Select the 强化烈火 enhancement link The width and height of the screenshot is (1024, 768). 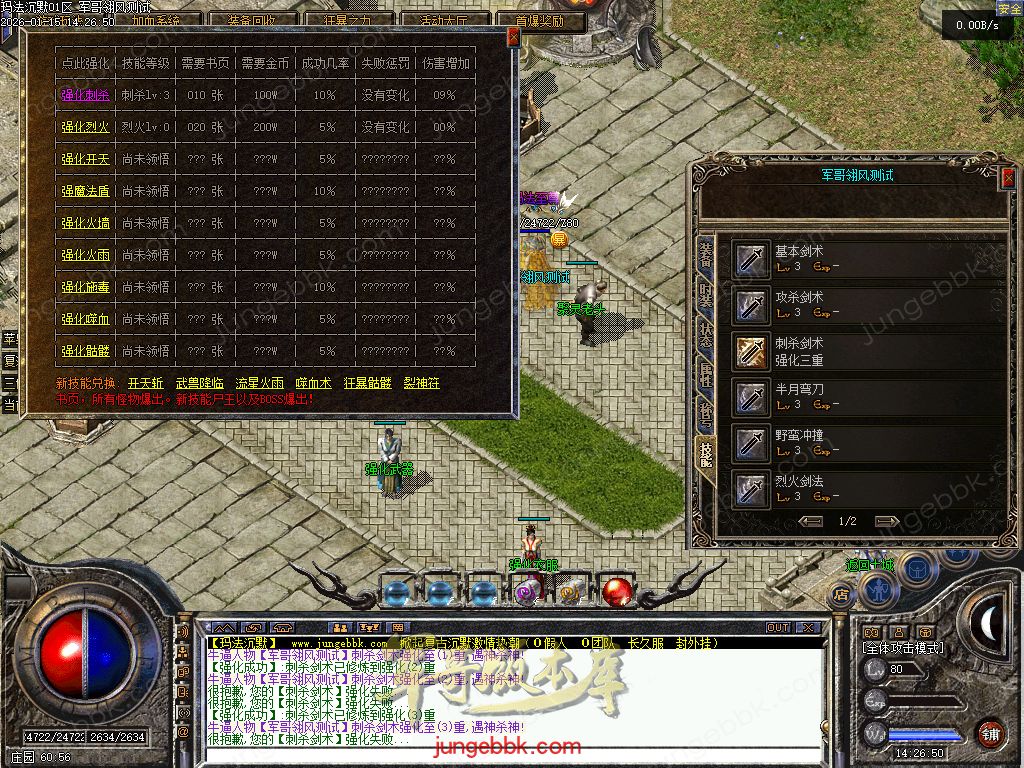(x=84, y=127)
